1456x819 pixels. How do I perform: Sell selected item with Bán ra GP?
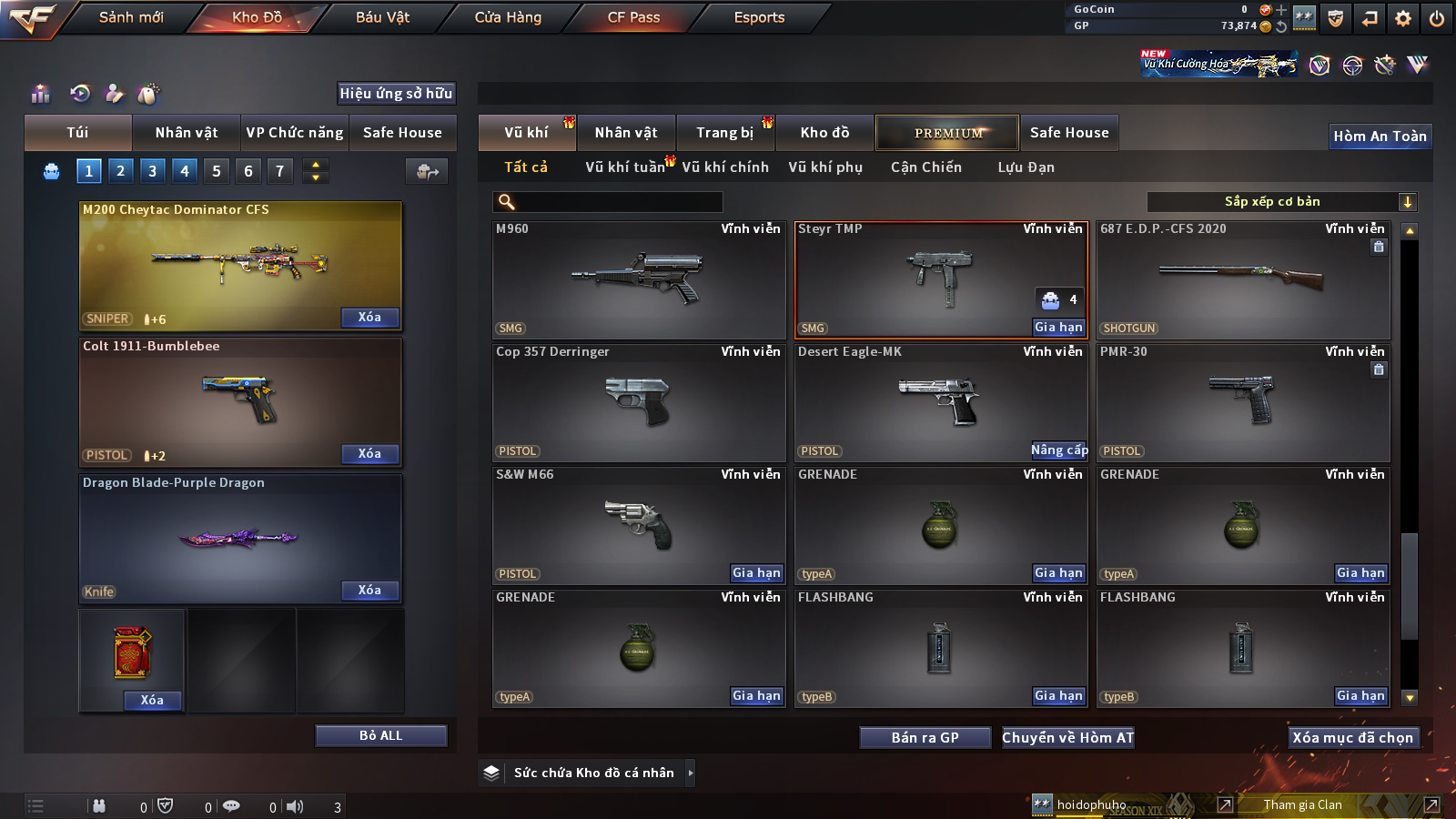(925, 738)
